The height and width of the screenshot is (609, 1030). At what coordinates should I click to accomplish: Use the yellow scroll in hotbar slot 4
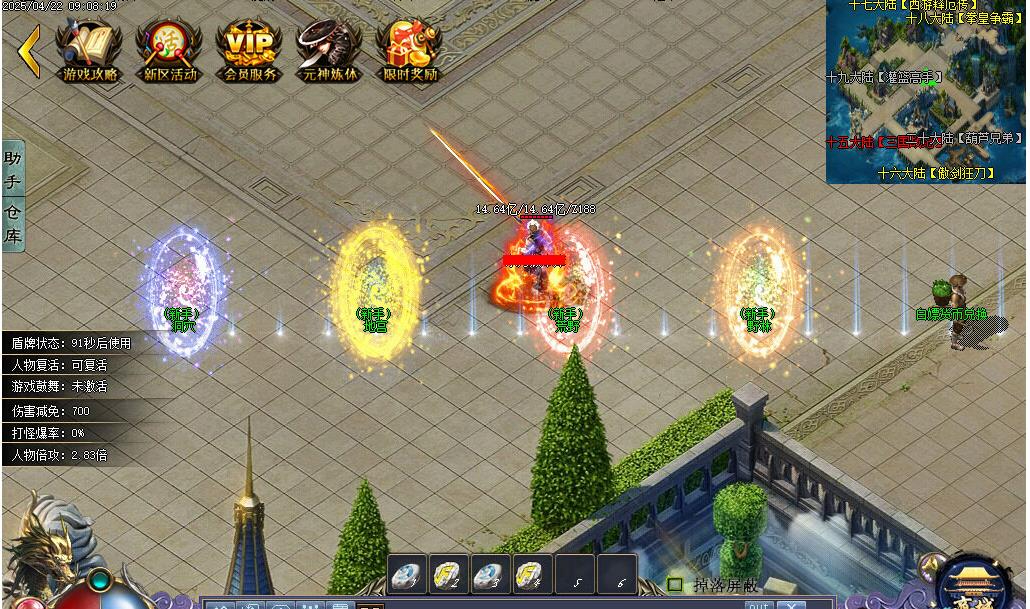531,575
